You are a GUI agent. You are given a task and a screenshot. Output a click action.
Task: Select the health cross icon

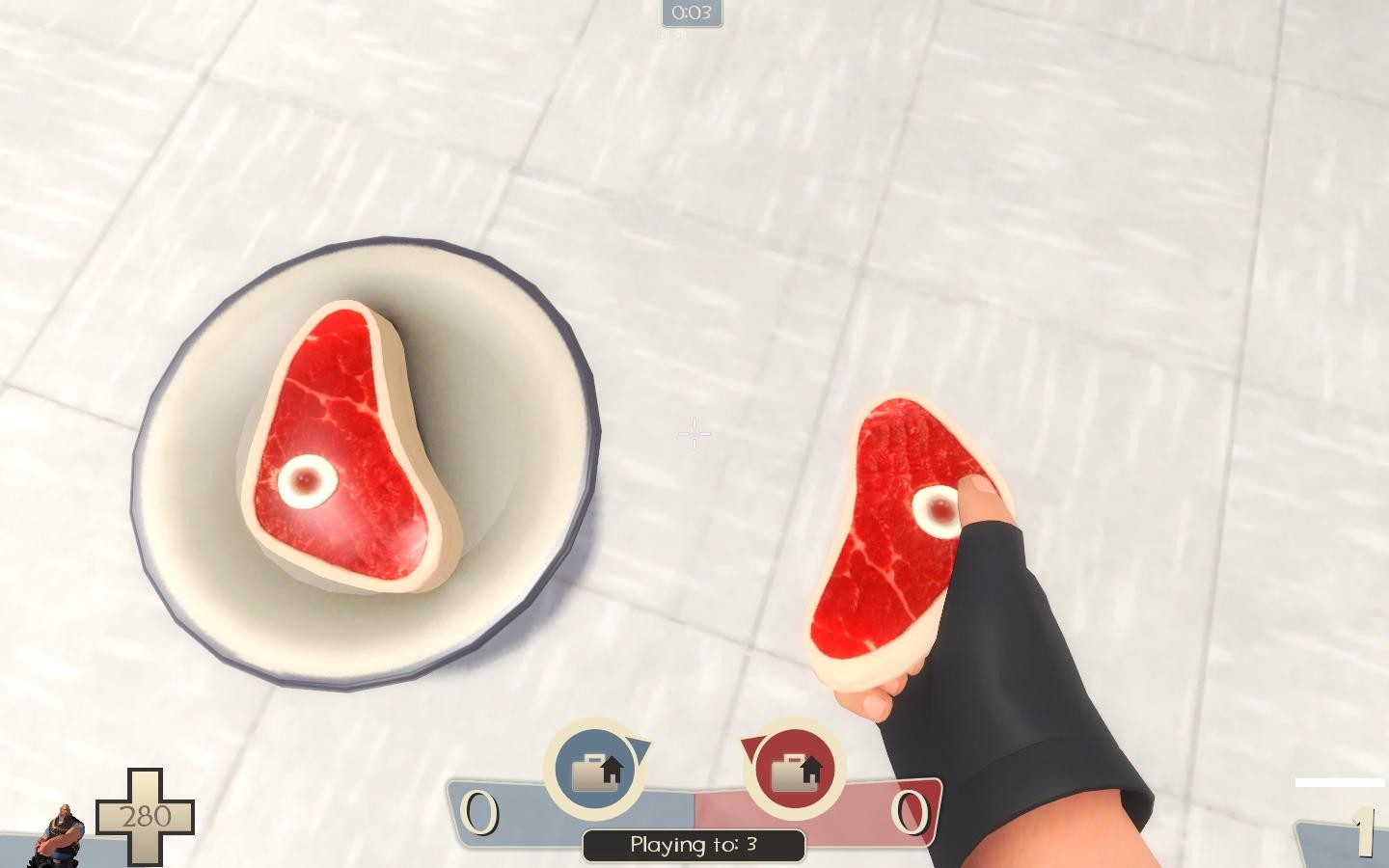147,815
